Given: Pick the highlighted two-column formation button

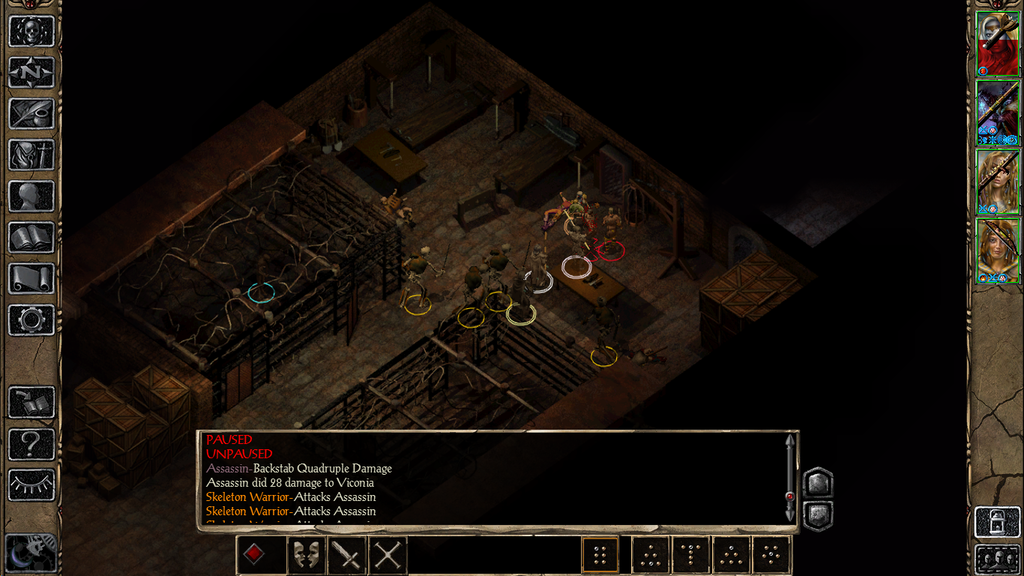Looking at the screenshot, I should tap(601, 554).
